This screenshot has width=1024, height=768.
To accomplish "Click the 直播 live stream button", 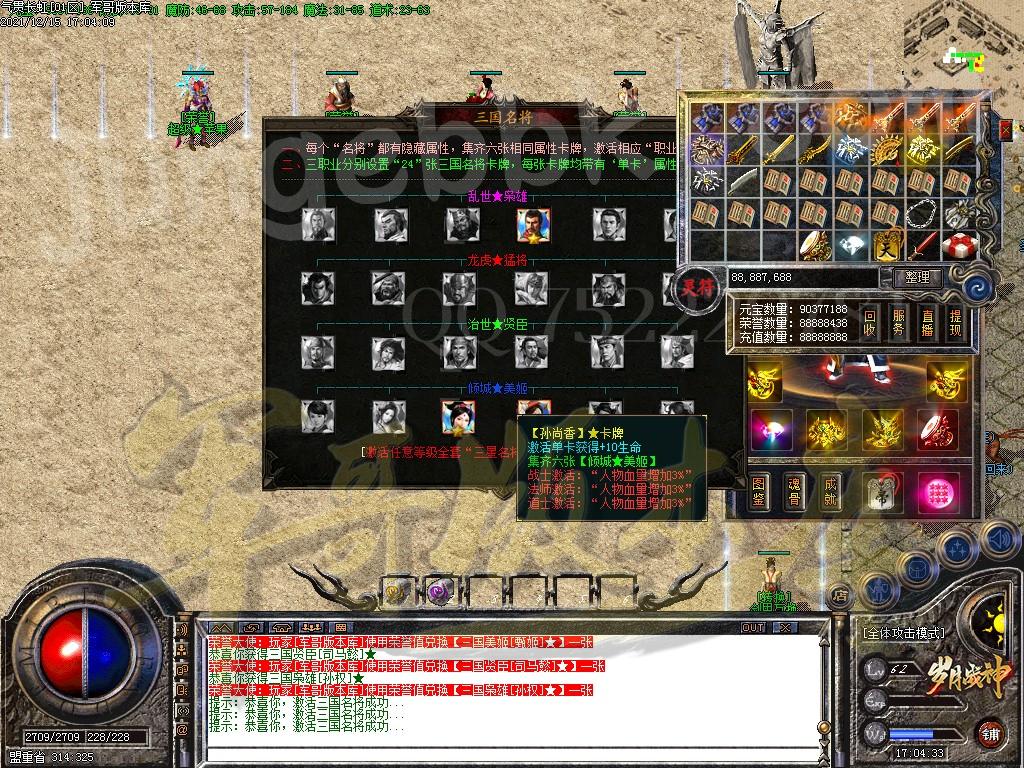I will [x=927, y=322].
